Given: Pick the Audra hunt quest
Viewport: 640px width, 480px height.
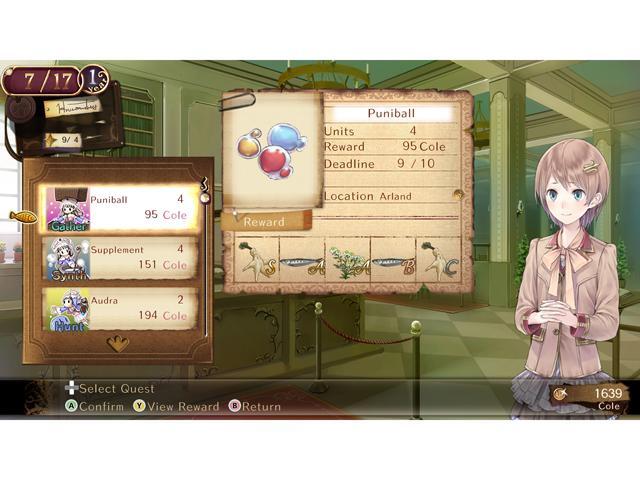Looking at the screenshot, I should [x=118, y=308].
